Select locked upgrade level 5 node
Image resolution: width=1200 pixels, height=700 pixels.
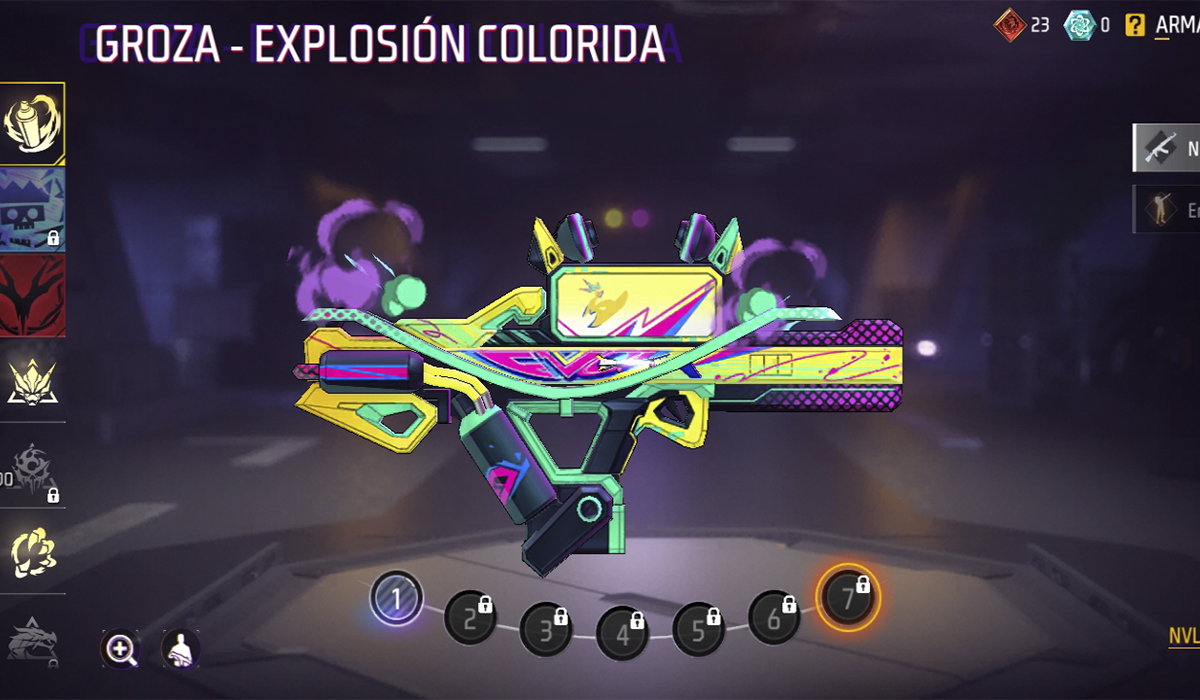[x=698, y=629]
